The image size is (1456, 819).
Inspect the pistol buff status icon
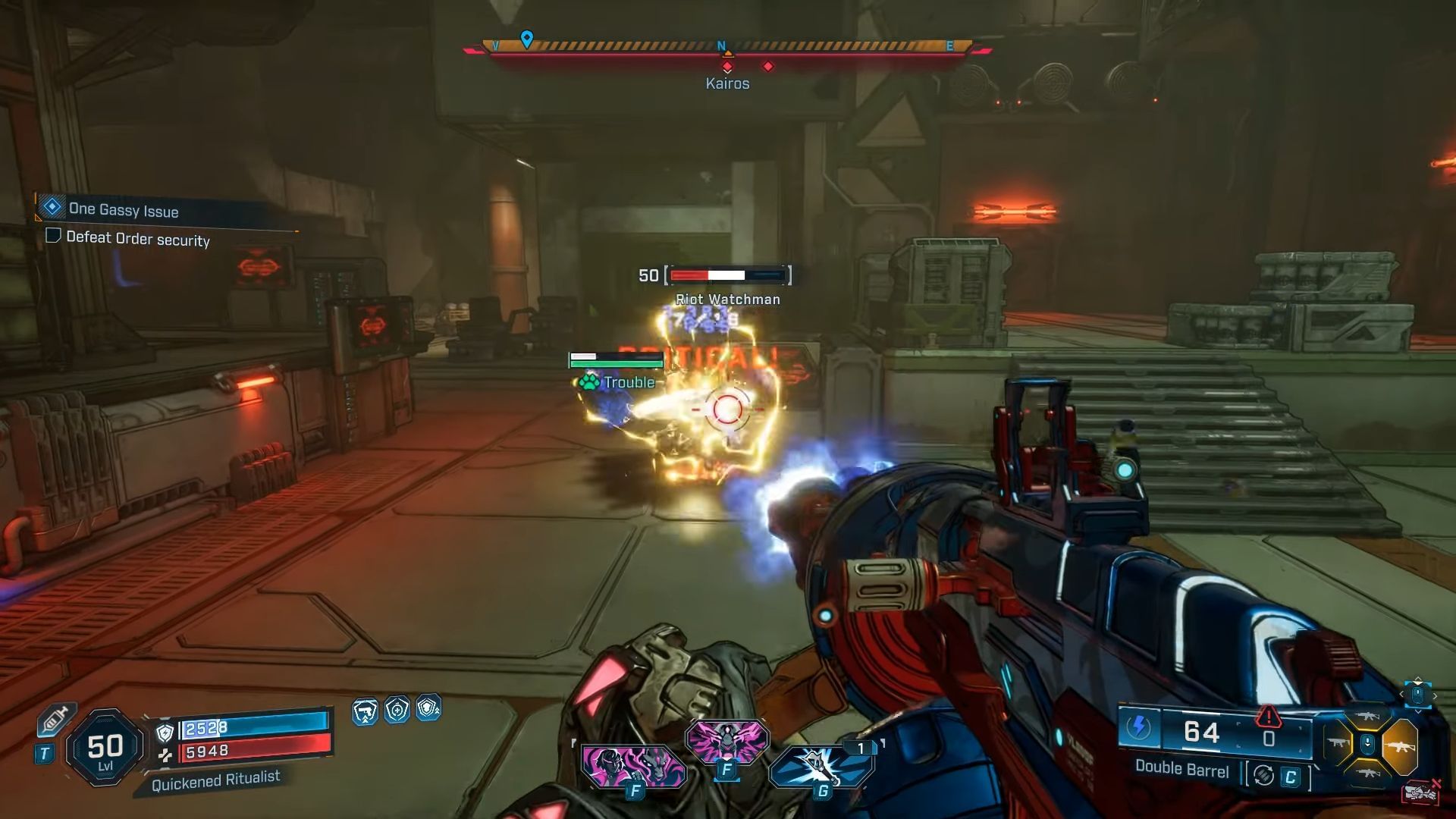click(x=365, y=711)
